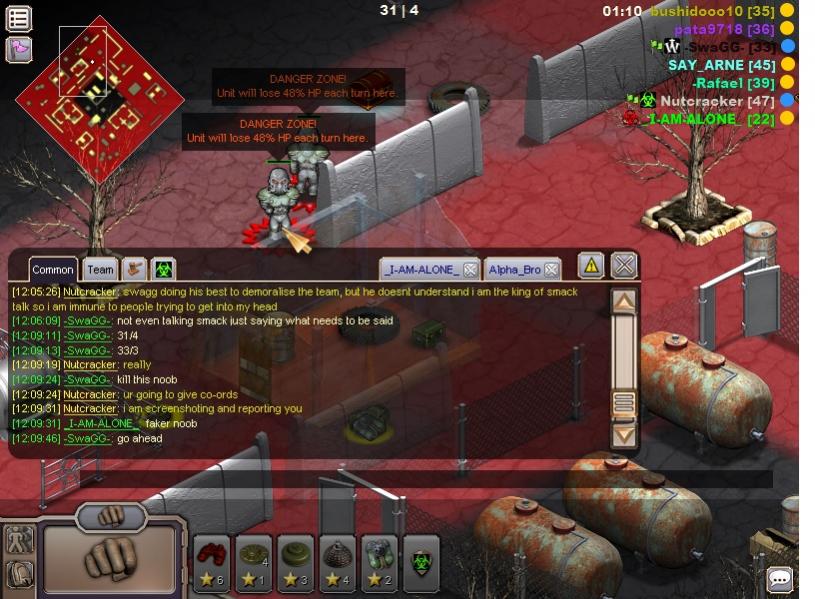Click the yellow warning report button
815x599 pixels.
click(591, 266)
